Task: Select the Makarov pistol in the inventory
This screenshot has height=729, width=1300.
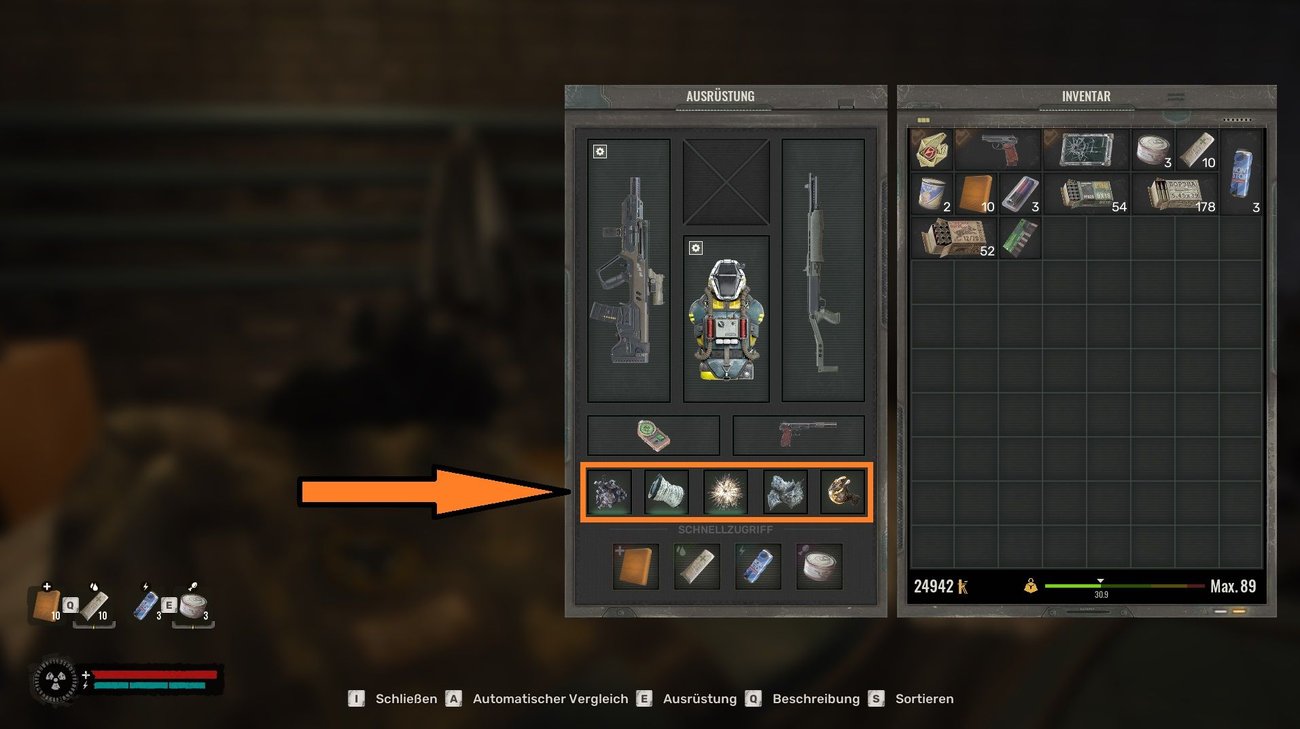Action: [998, 149]
